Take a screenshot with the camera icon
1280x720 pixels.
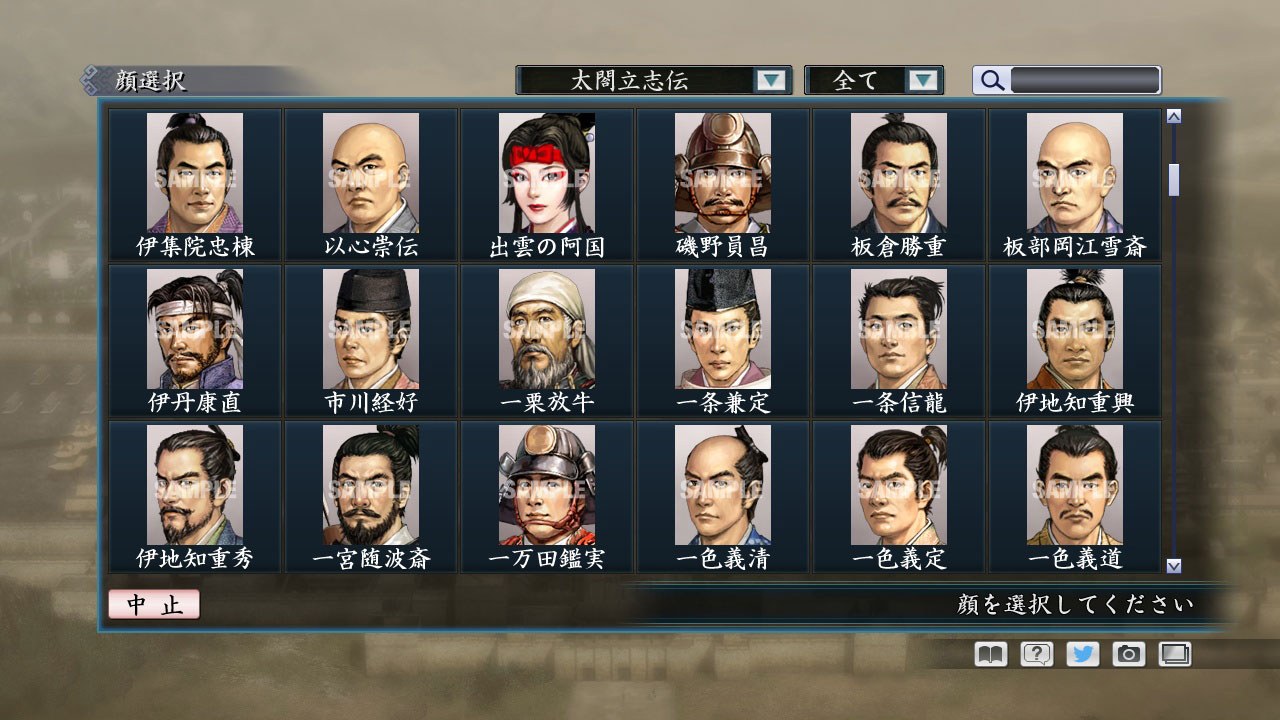point(1127,652)
